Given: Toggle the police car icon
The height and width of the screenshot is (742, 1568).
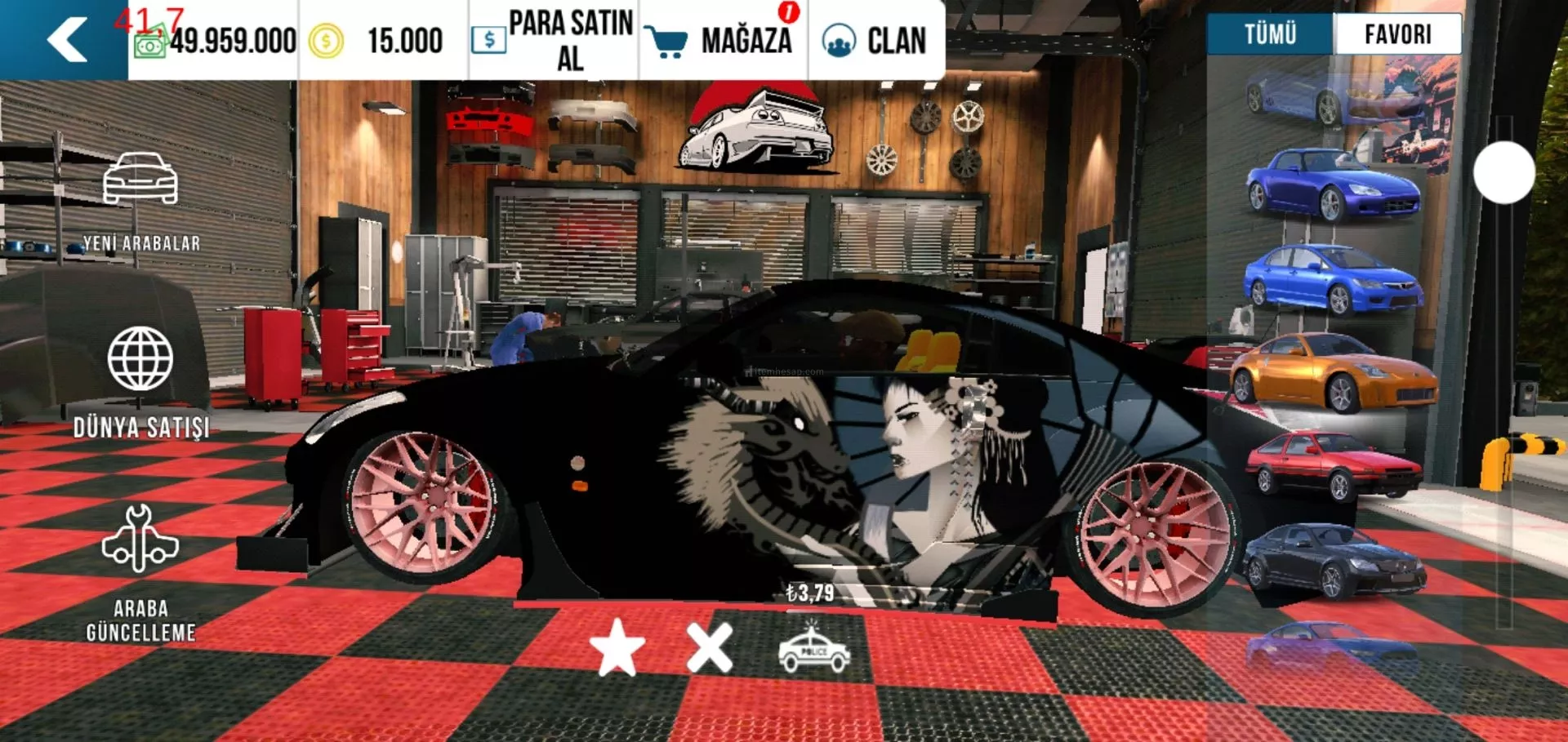Looking at the screenshot, I should click(x=814, y=651).
